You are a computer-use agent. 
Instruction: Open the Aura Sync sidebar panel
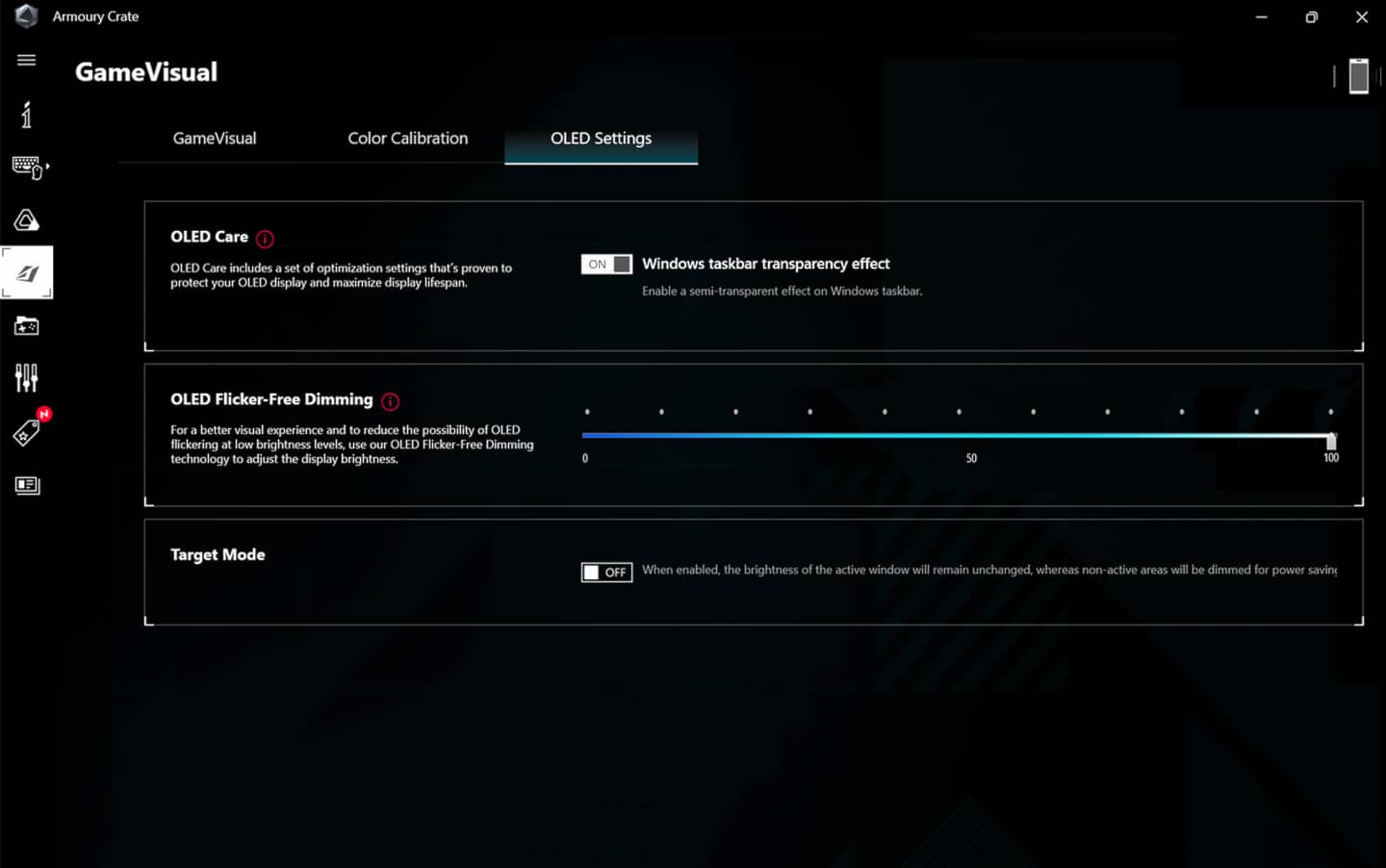pyautogui.click(x=26, y=219)
